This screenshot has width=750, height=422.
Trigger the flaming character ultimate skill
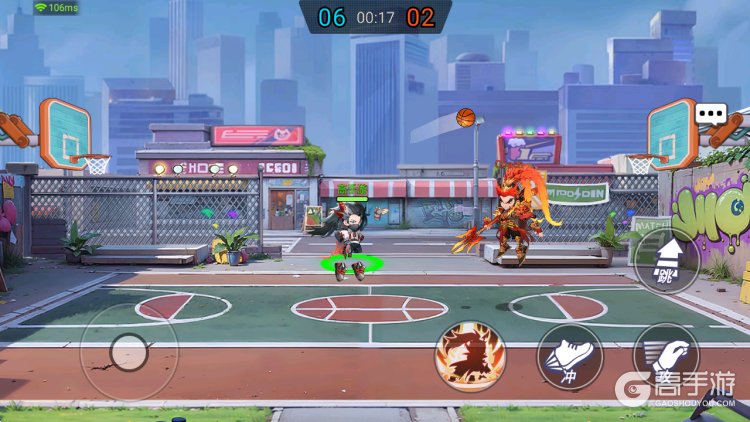click(470, 356)
